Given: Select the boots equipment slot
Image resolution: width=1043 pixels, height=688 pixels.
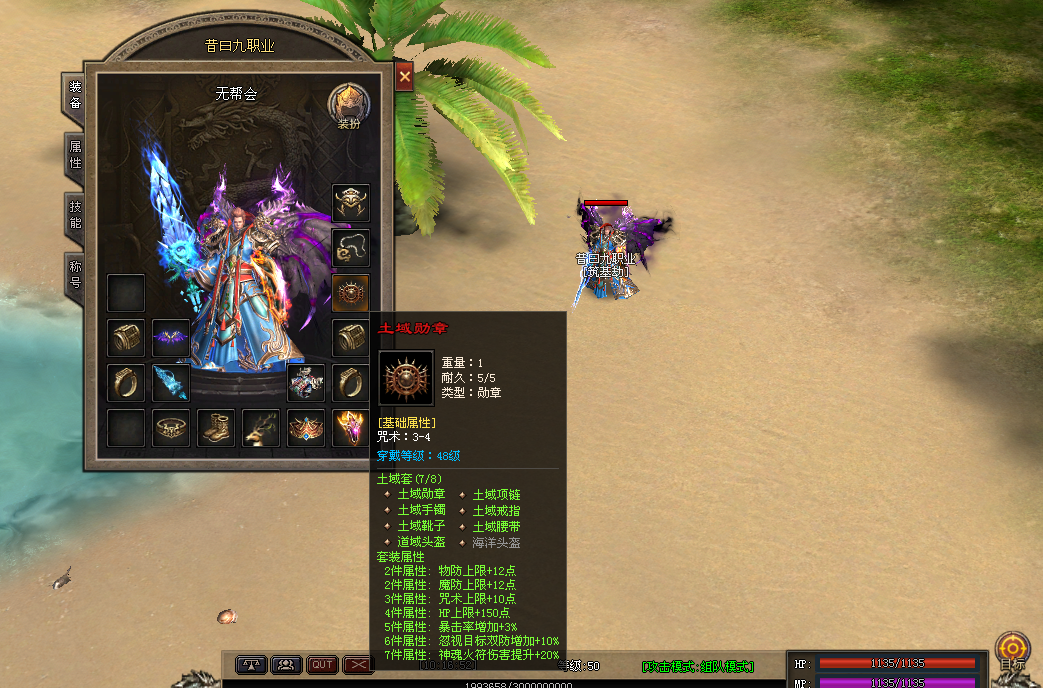Looking at the screenshot, I should [216, 428].
